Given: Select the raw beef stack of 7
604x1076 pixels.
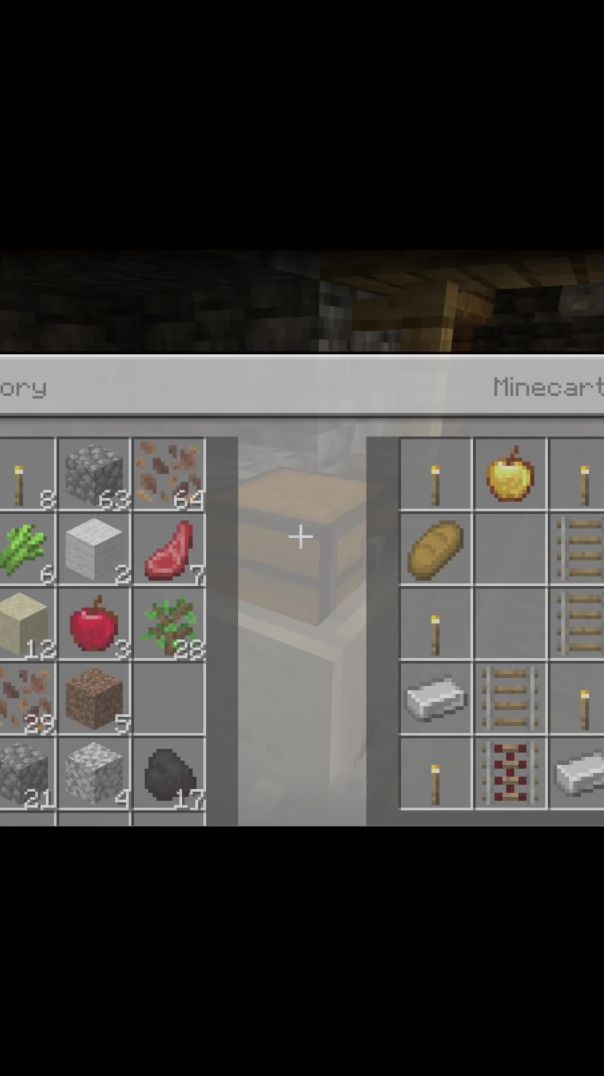Looking at the screenshot, I should [168, 549].
